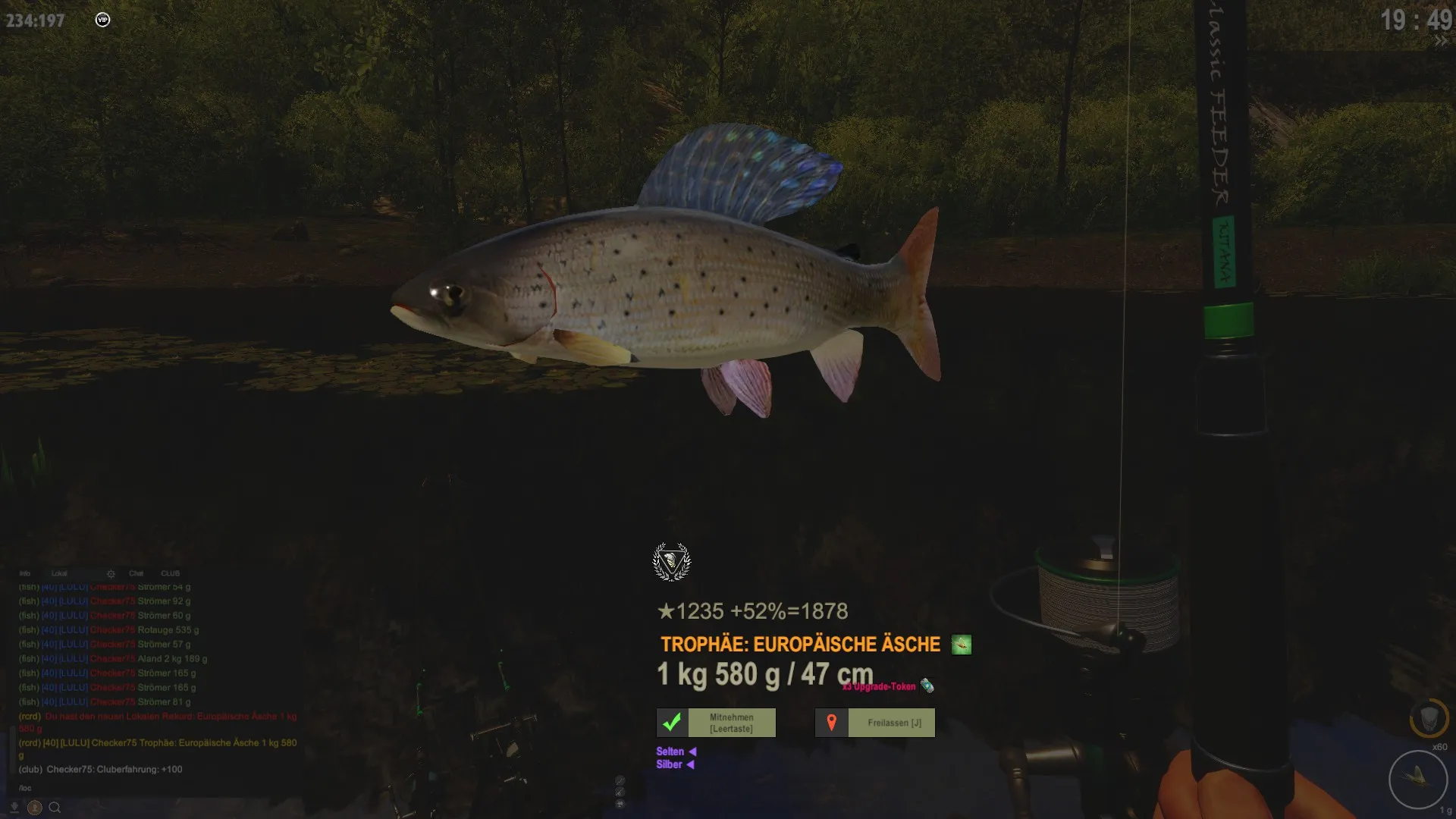Click the player avatar icon below chat
Image resolution: width=1456 pixels, height=819 pixels.
point(34,808)
